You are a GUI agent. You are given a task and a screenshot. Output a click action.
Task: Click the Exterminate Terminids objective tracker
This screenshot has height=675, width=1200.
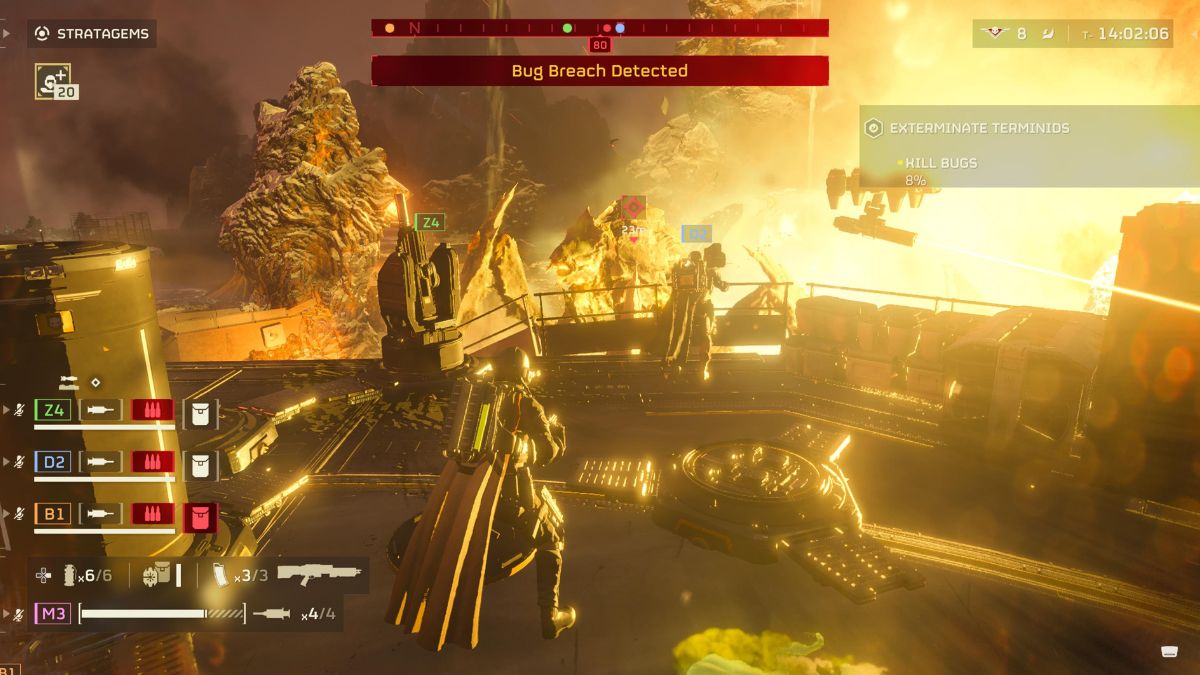click(968, 128)
